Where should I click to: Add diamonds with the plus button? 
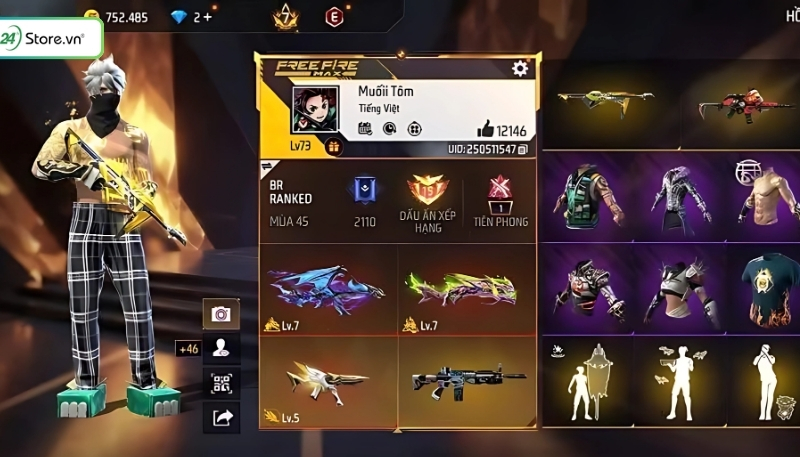(x=208, y=17)
